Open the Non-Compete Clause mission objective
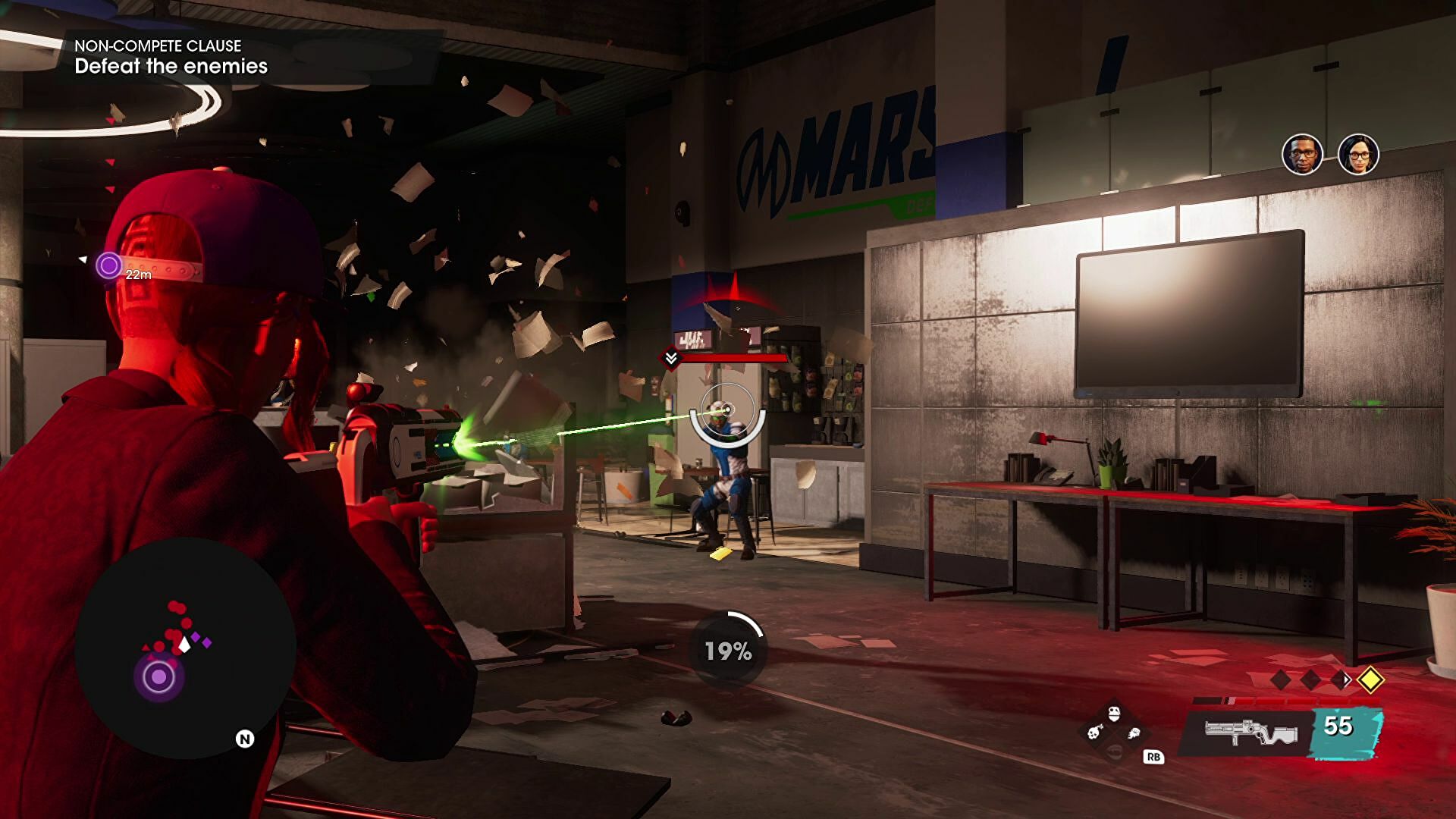Viewport: 1456px width, 819px height. coord(171,57)
